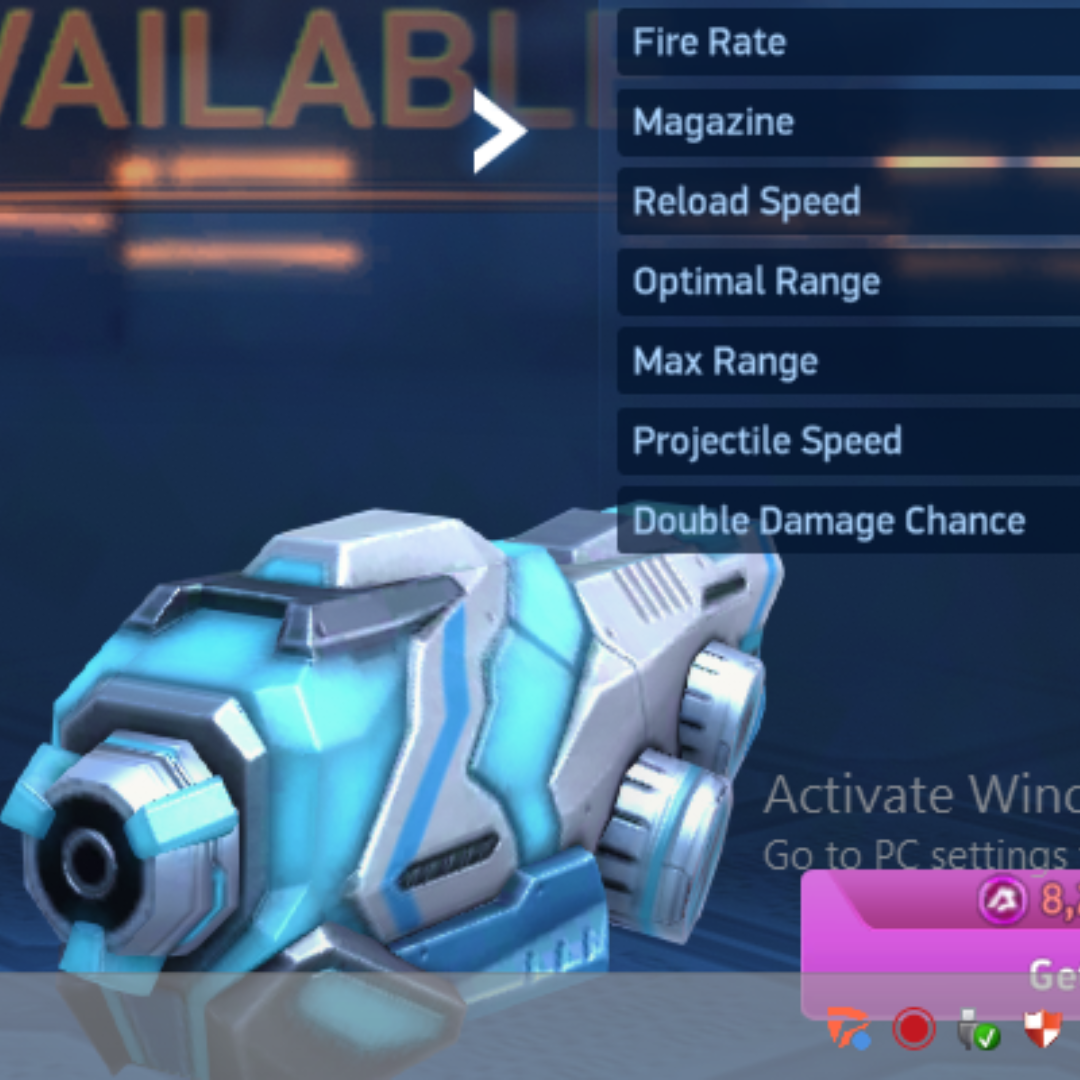This screenshot has width=1080, height=1080.
Task: Open the red record icon in the system tray
Action: coord(913,1028)
